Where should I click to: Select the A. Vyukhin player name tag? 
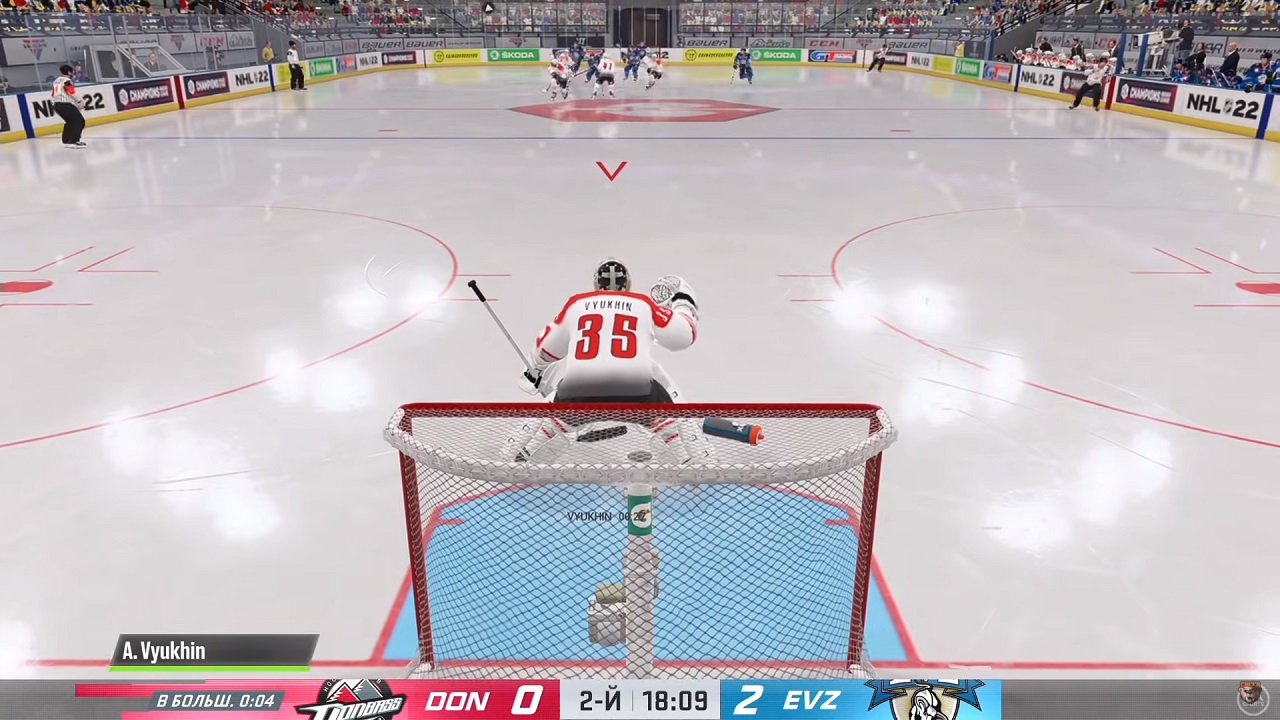click(213, 651)
